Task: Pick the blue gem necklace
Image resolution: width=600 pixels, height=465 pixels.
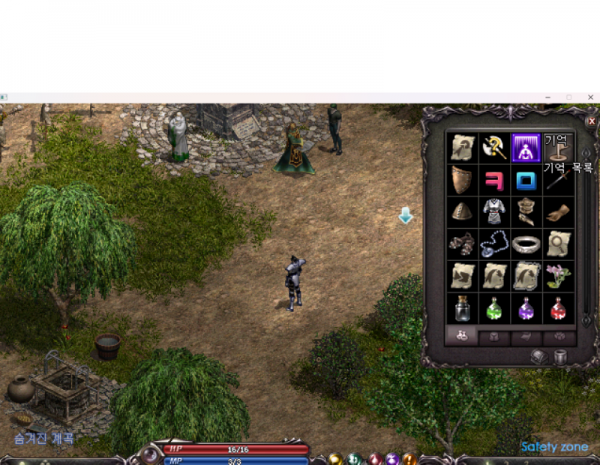Action: point(493,244)
